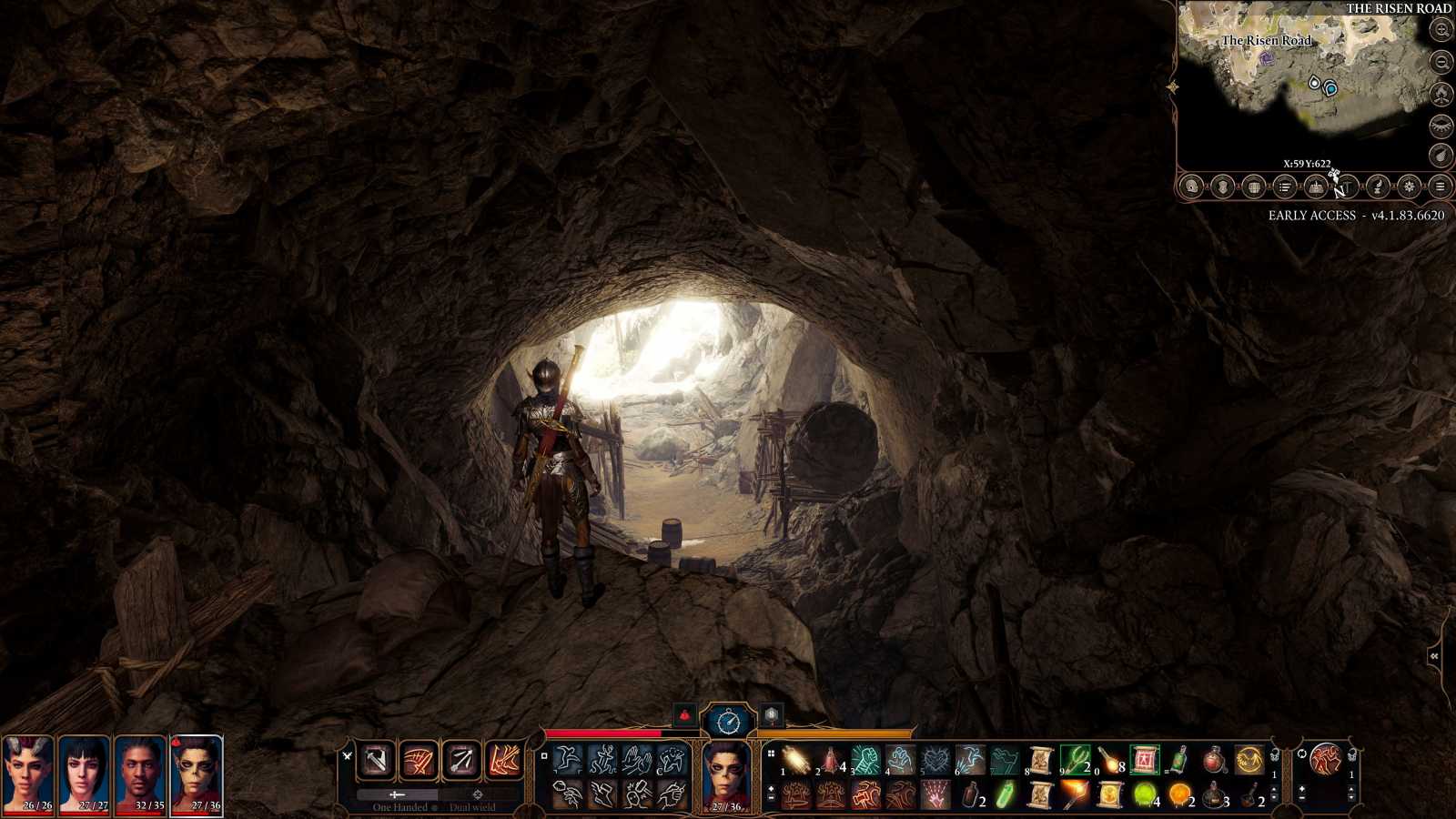Viewport: 1456px width, 819px height.
Task: Zoom out on the minimap
Action: (1441, 62)
